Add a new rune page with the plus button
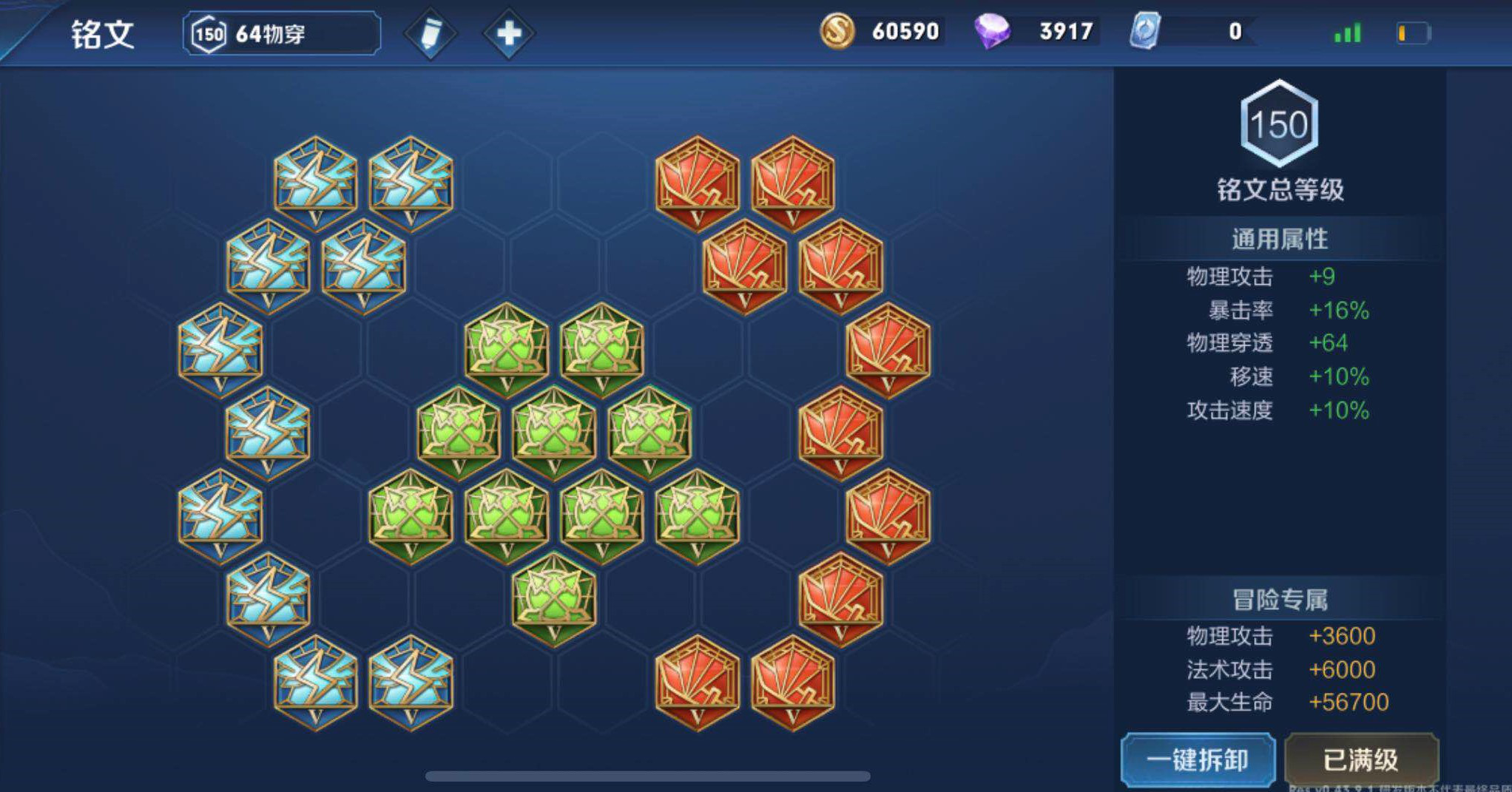Screen dimensions: 1512x792 (508, 34)
